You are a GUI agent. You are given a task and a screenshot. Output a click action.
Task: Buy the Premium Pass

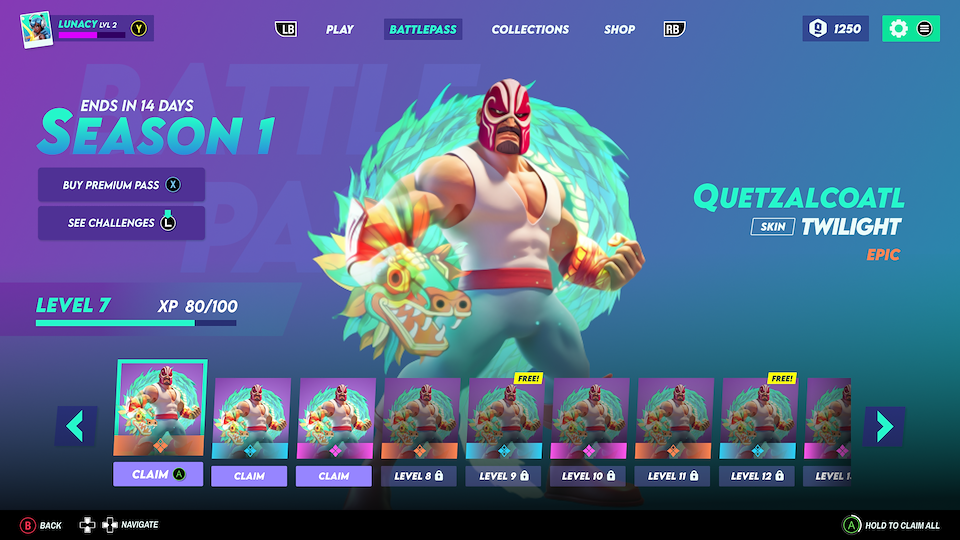tap(121, 185)
